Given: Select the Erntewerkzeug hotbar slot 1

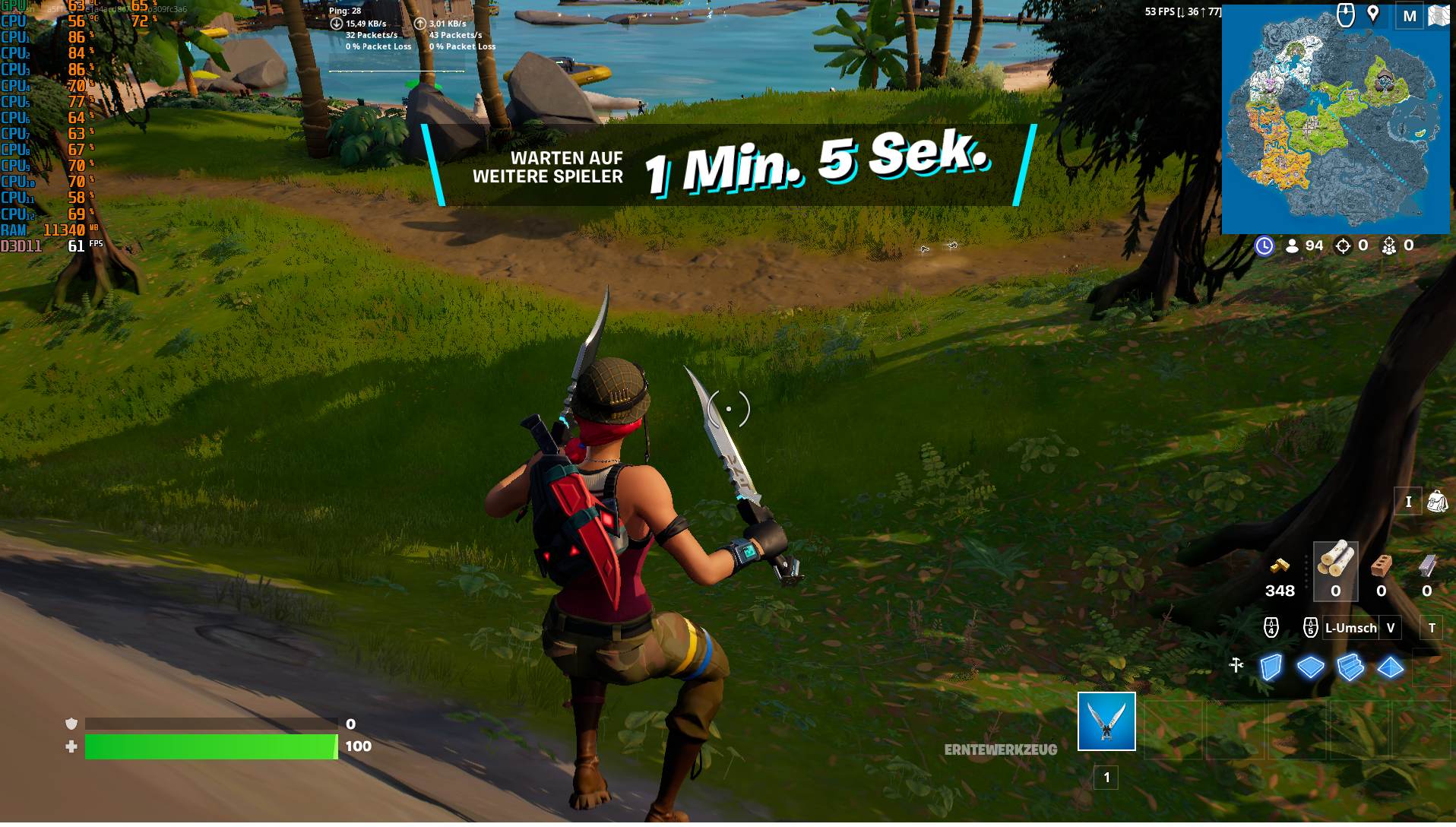Looking at the screenshot, I should tap(1106, 722).
